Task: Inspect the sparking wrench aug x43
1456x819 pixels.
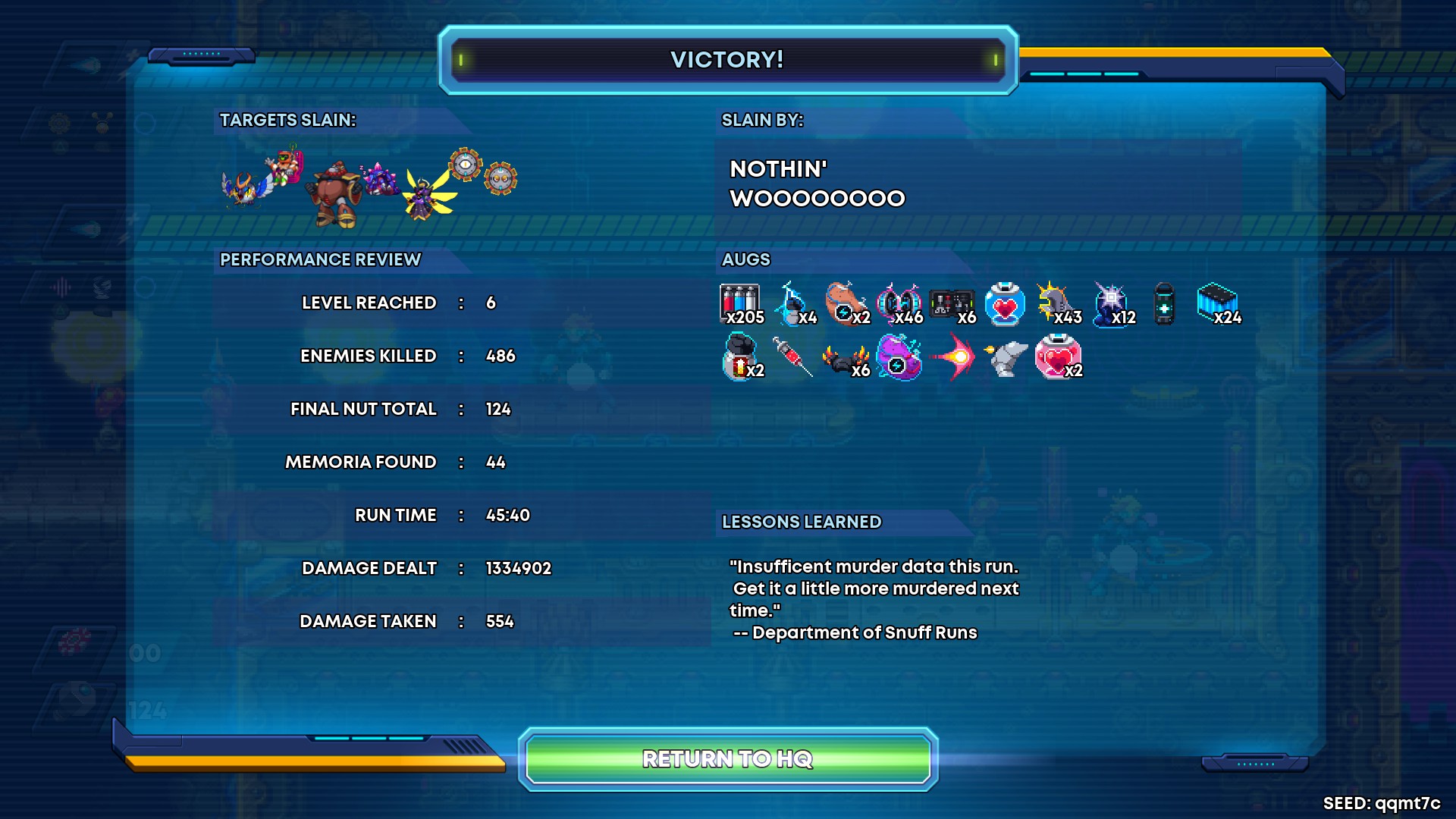Action: [1057, 304]
